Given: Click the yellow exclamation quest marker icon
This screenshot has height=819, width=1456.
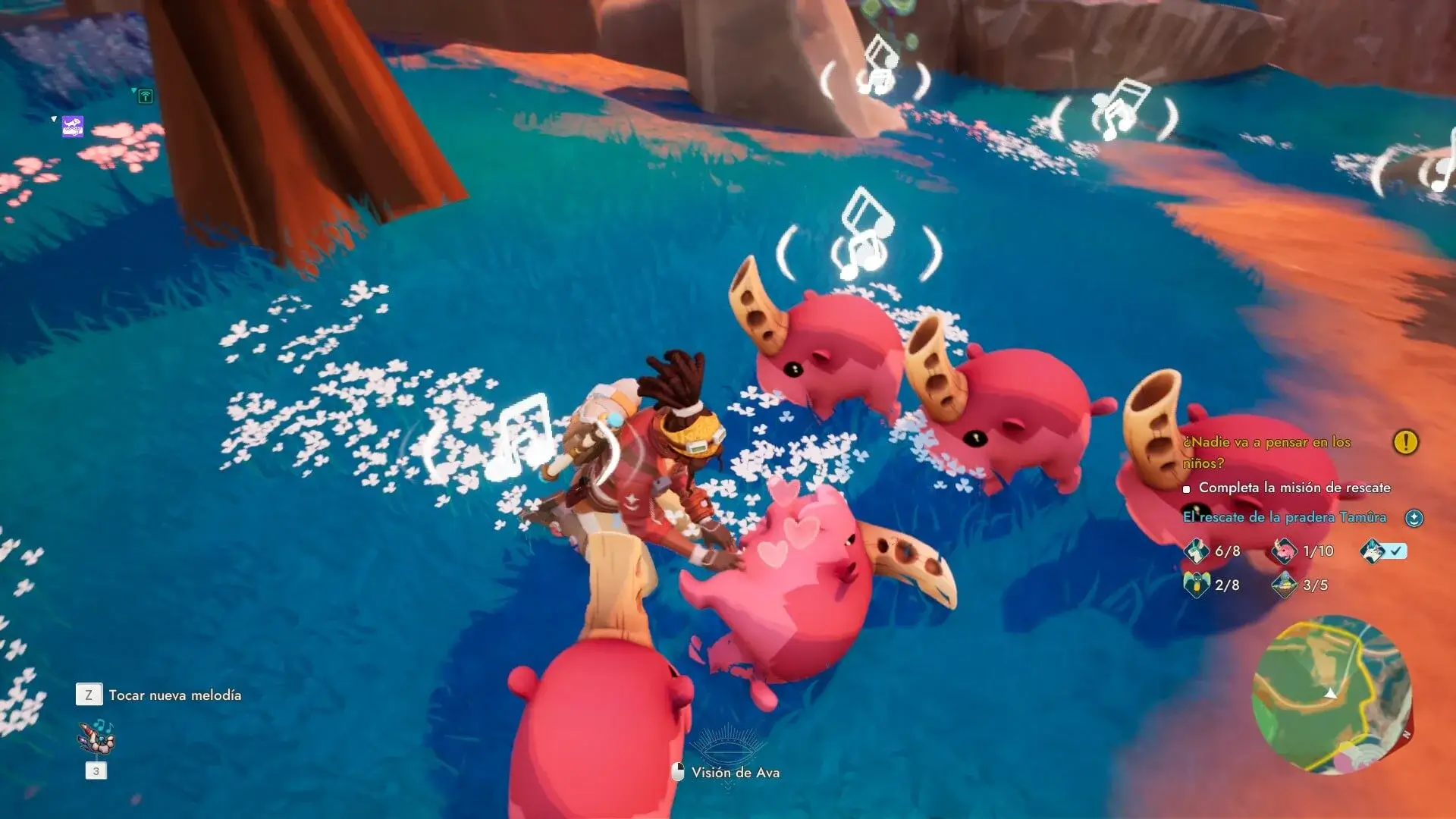Looking at the screenshot, I should coord(1405,442).
